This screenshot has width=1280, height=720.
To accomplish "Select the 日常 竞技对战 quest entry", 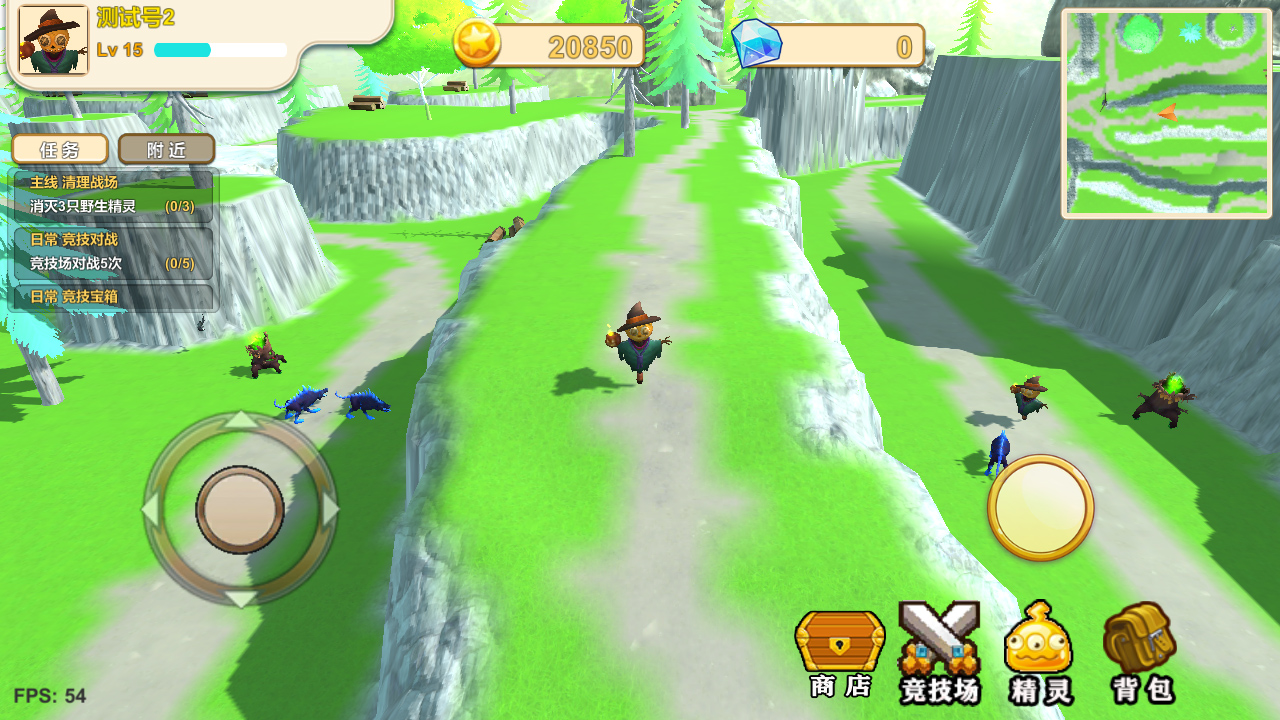I will (x=112, y=253).
